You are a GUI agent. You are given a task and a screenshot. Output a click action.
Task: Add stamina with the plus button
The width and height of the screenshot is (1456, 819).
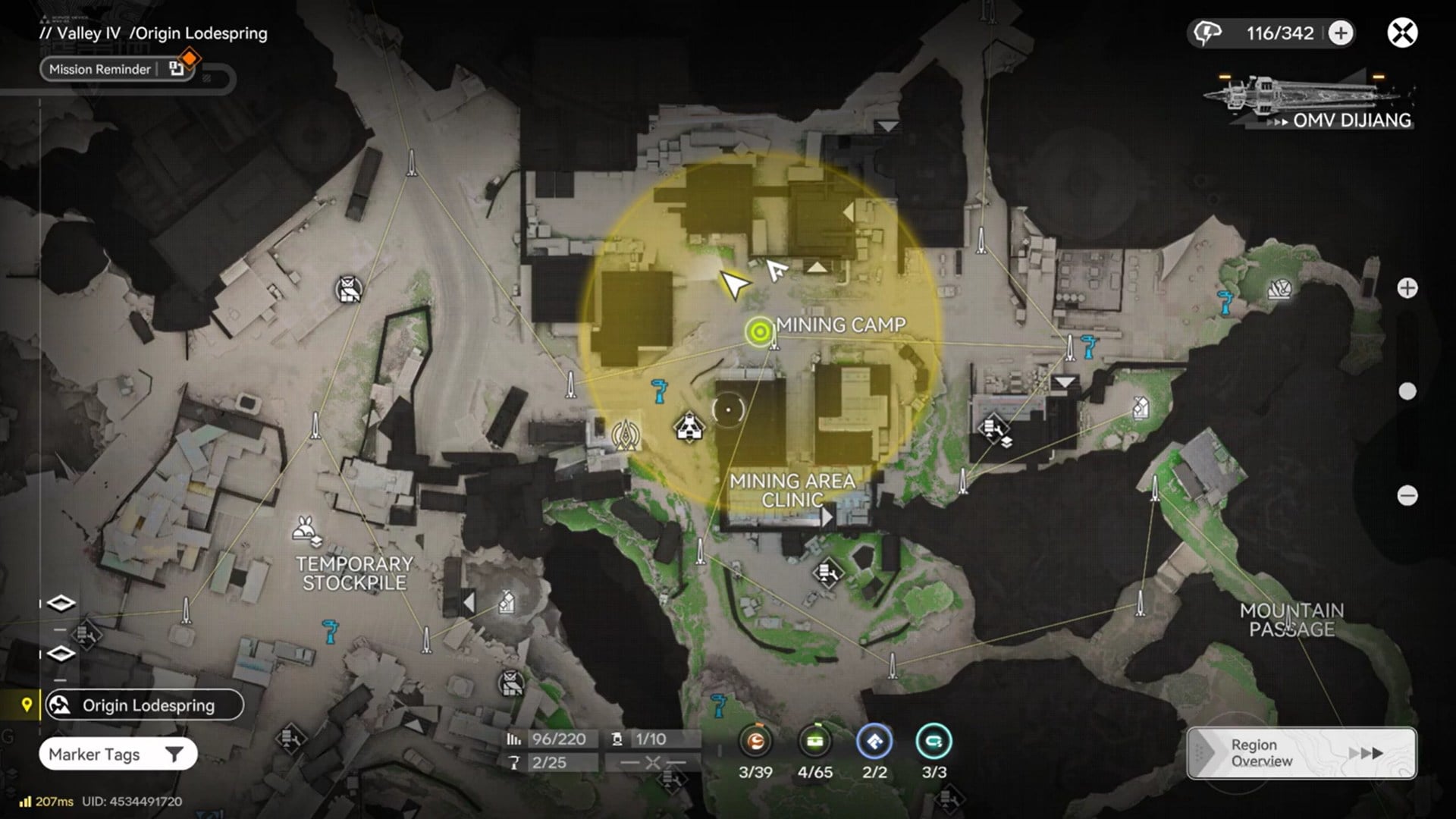pos(1341,33)
